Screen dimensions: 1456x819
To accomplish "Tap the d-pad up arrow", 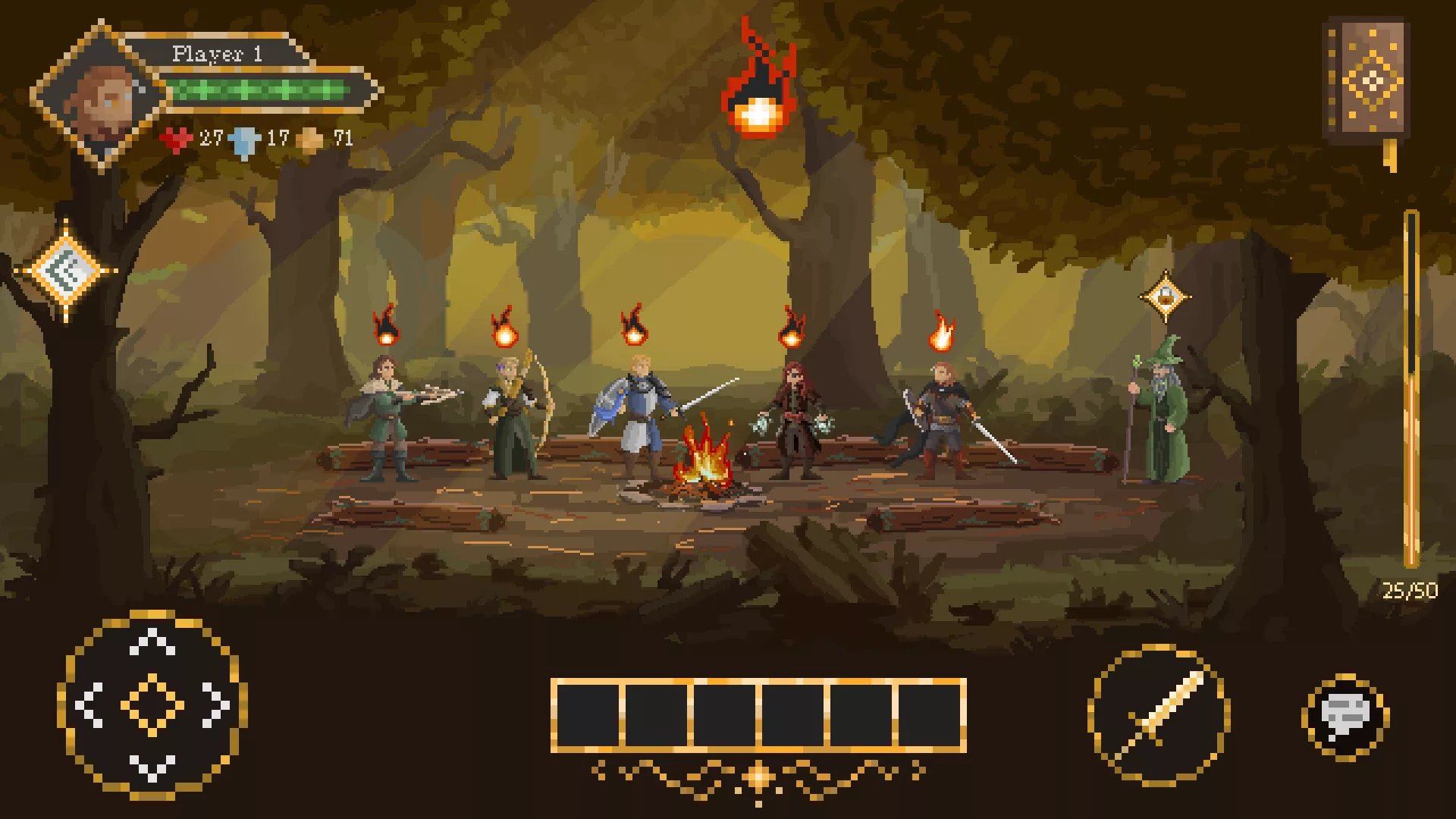I will pos(152,642).
